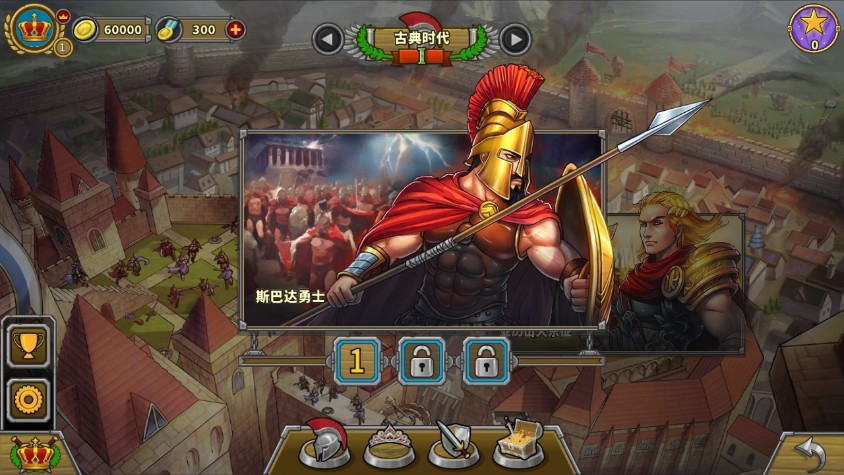The image size is (844, 475).
Task: Click the gold coin balance icon
Action: tap(88, 29)
